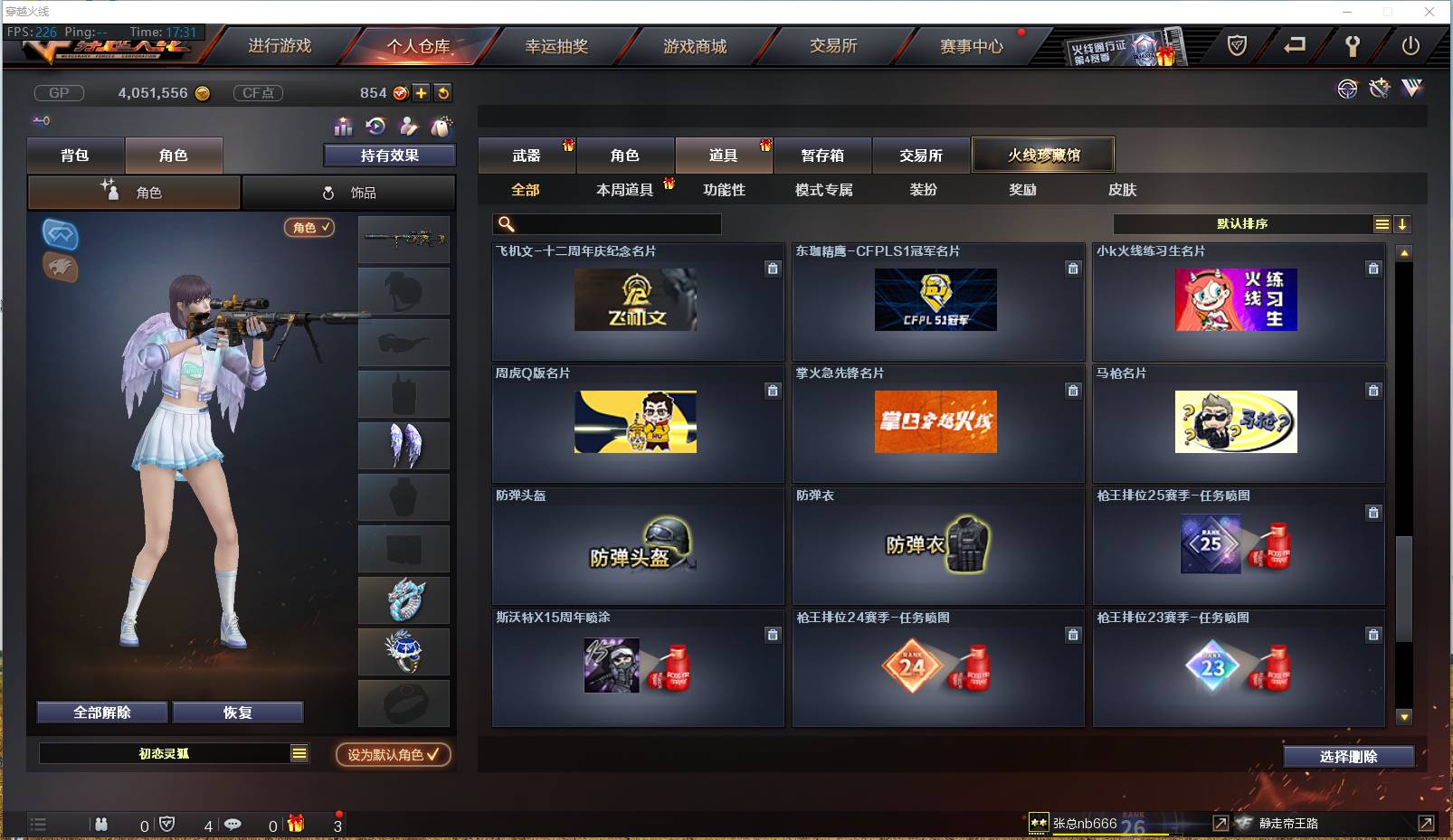Open the character edit icon above 持有效果 button
Image resolution: width=1453 pixels, height=840 pixels.
[408, 125]
